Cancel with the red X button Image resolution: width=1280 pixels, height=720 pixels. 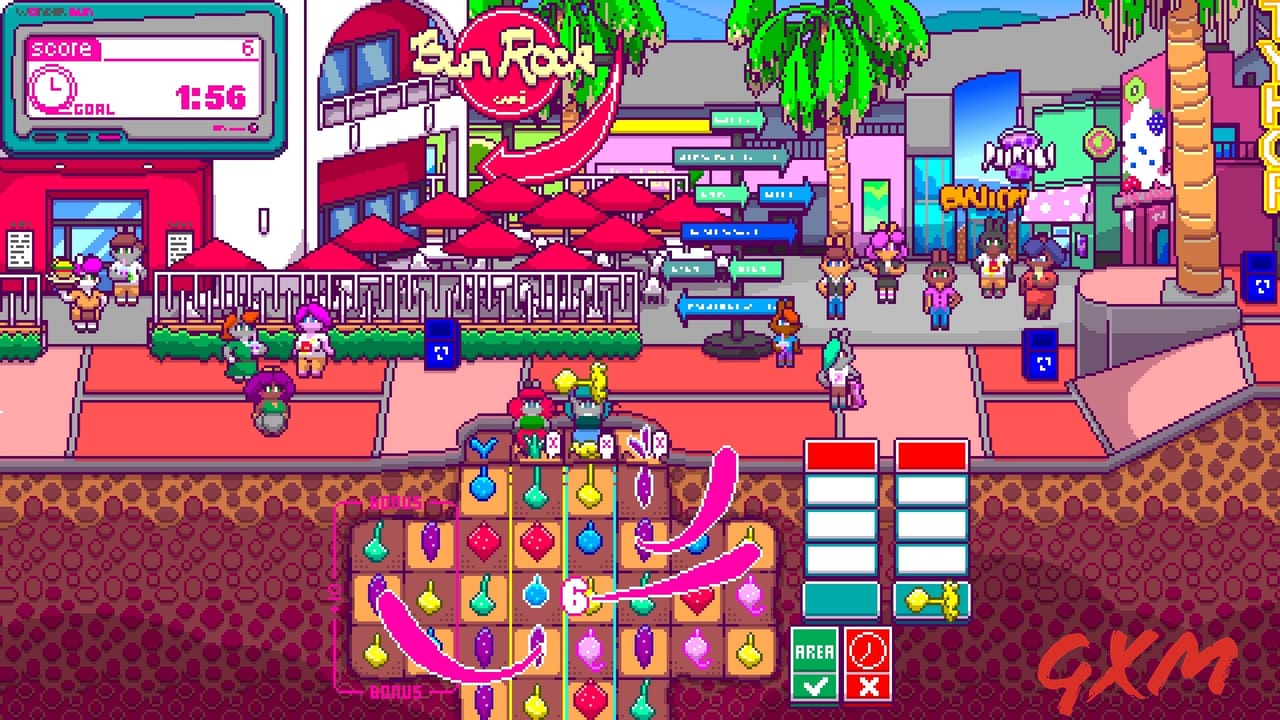[866, 685]
